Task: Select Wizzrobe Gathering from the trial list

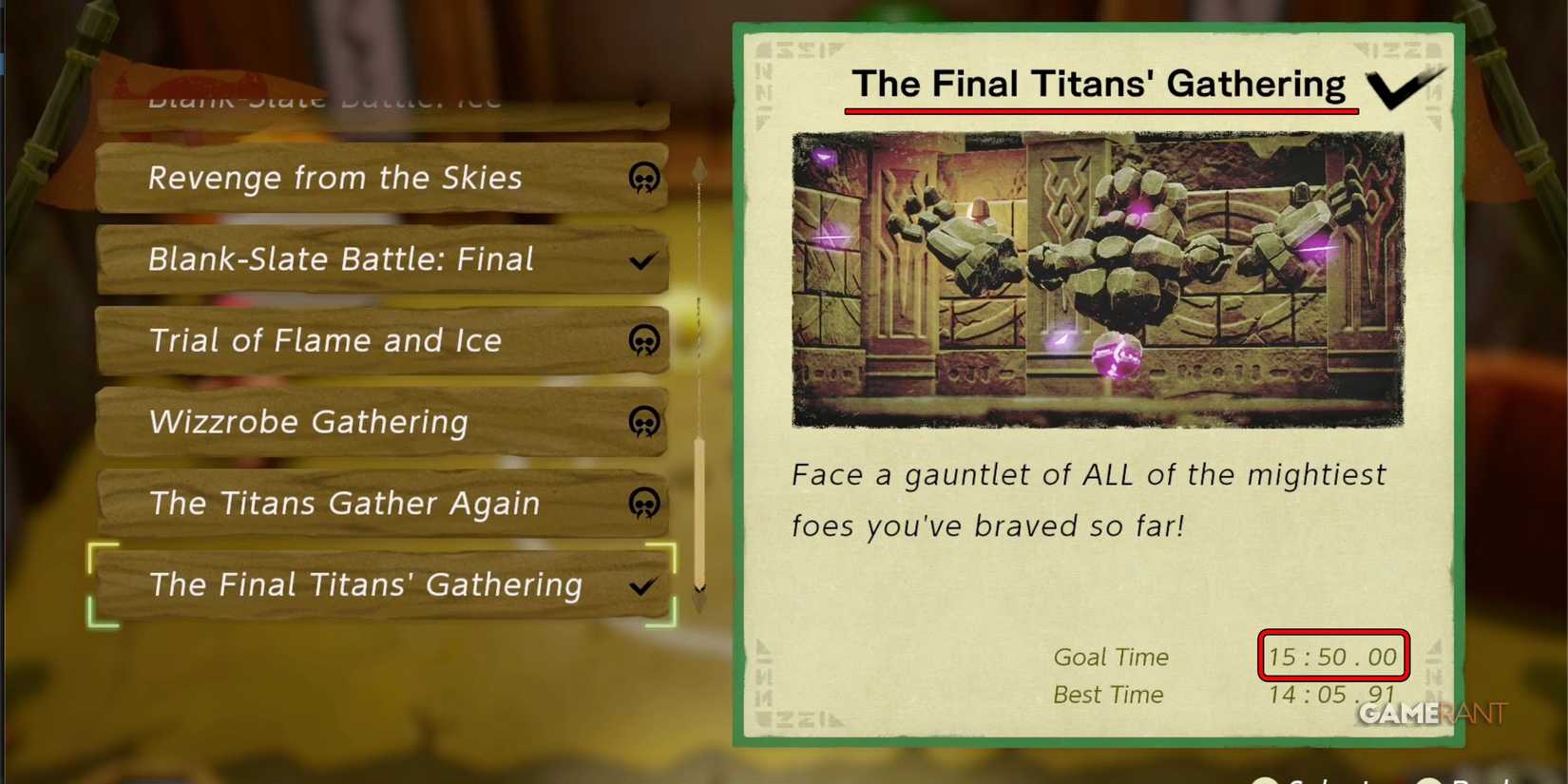Action: point(308,423)
